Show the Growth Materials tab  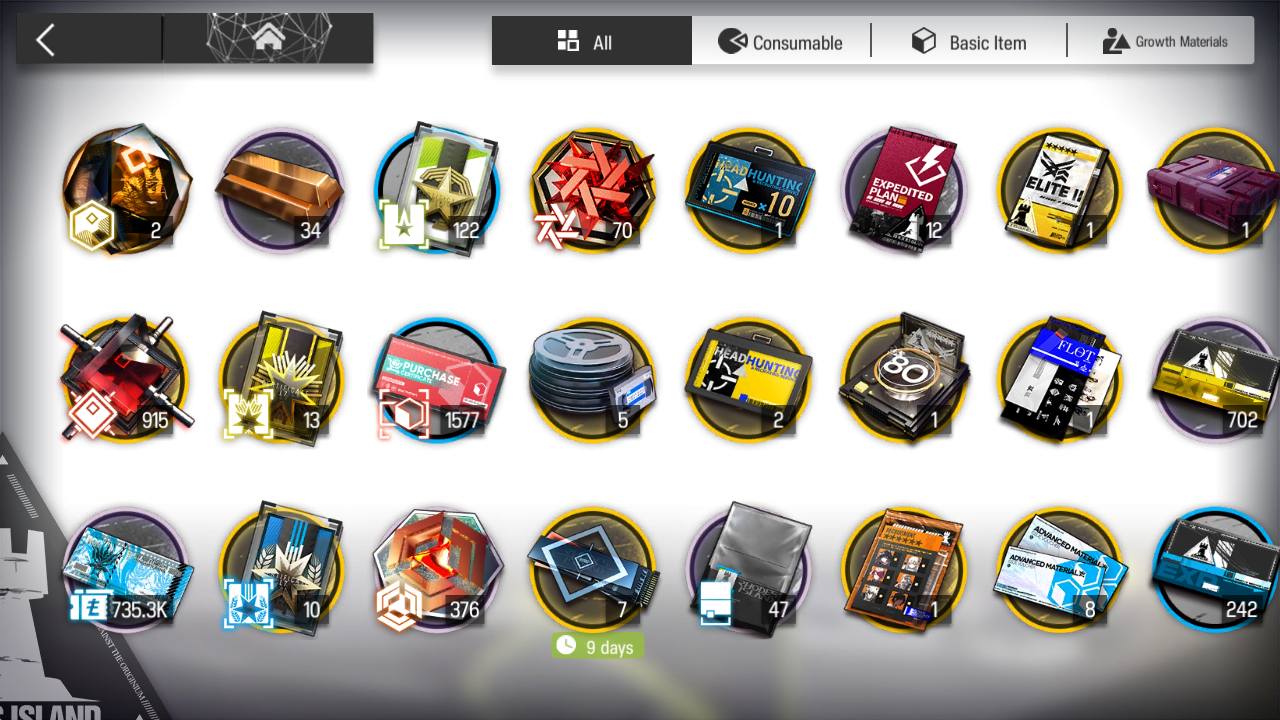(1164, 41)
